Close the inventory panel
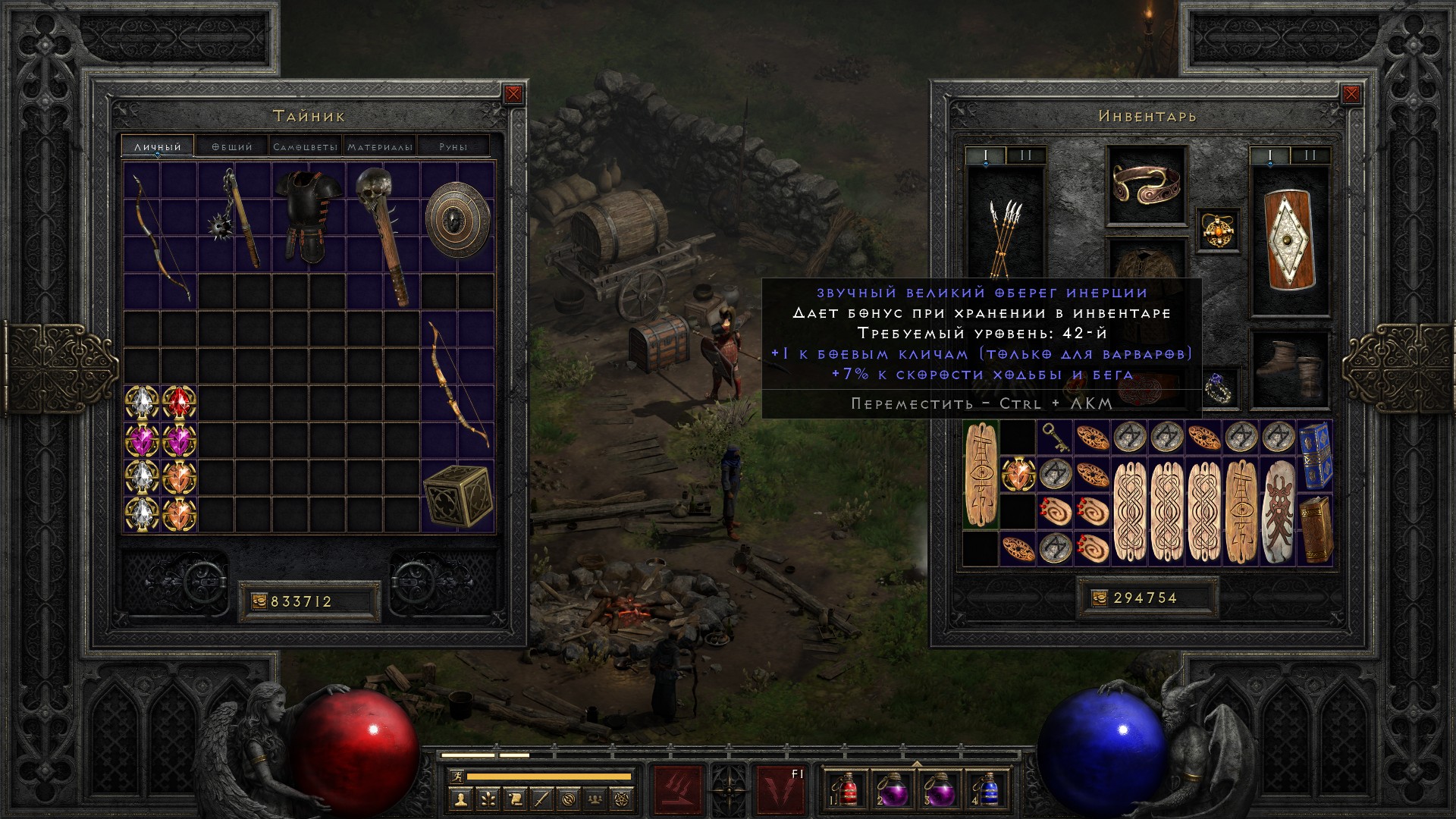This screenshot has height=819, width=1456. pyautogui.click(x=1351, y=94)
